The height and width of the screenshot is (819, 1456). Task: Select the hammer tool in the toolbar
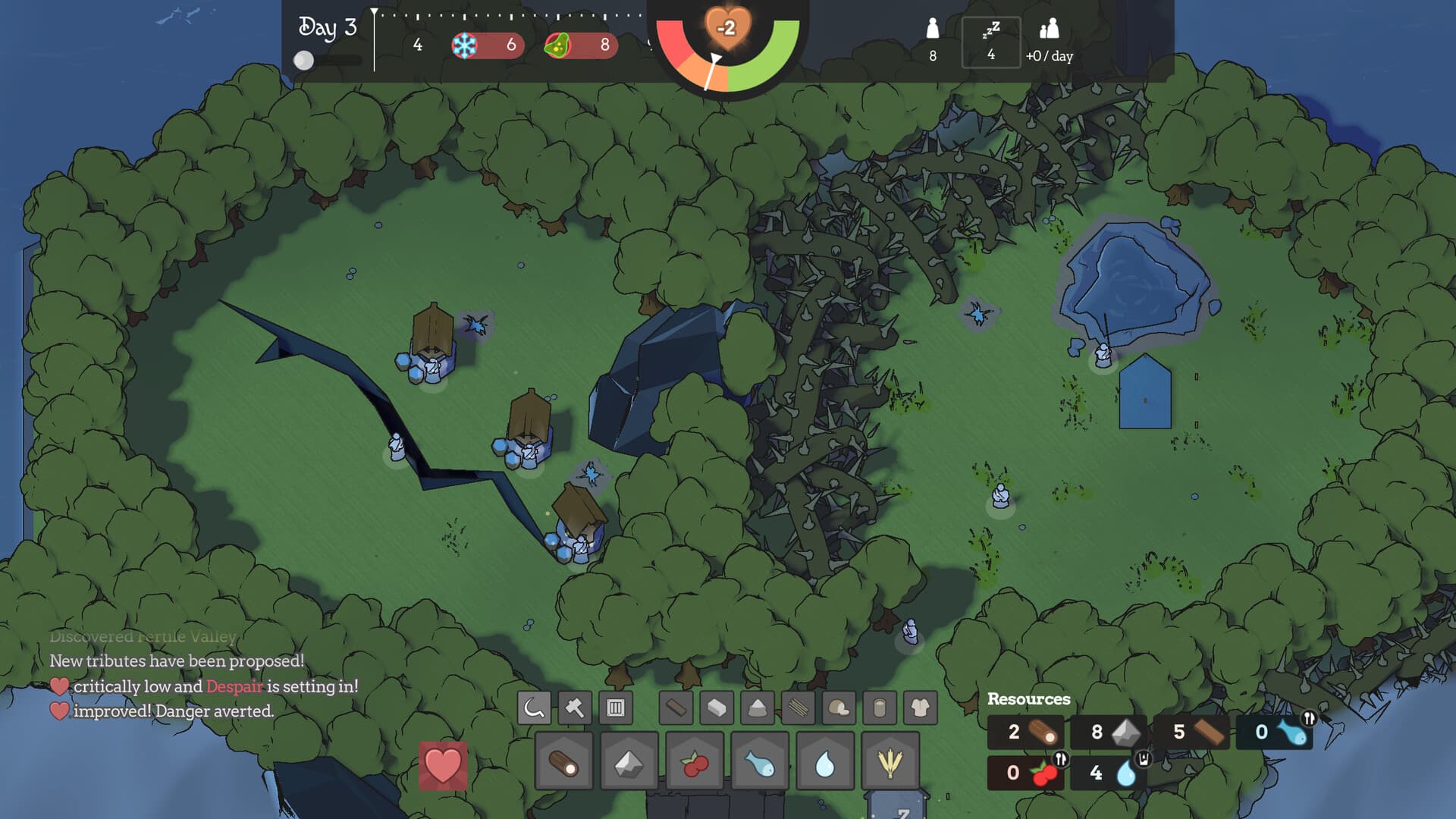(573, 708)
